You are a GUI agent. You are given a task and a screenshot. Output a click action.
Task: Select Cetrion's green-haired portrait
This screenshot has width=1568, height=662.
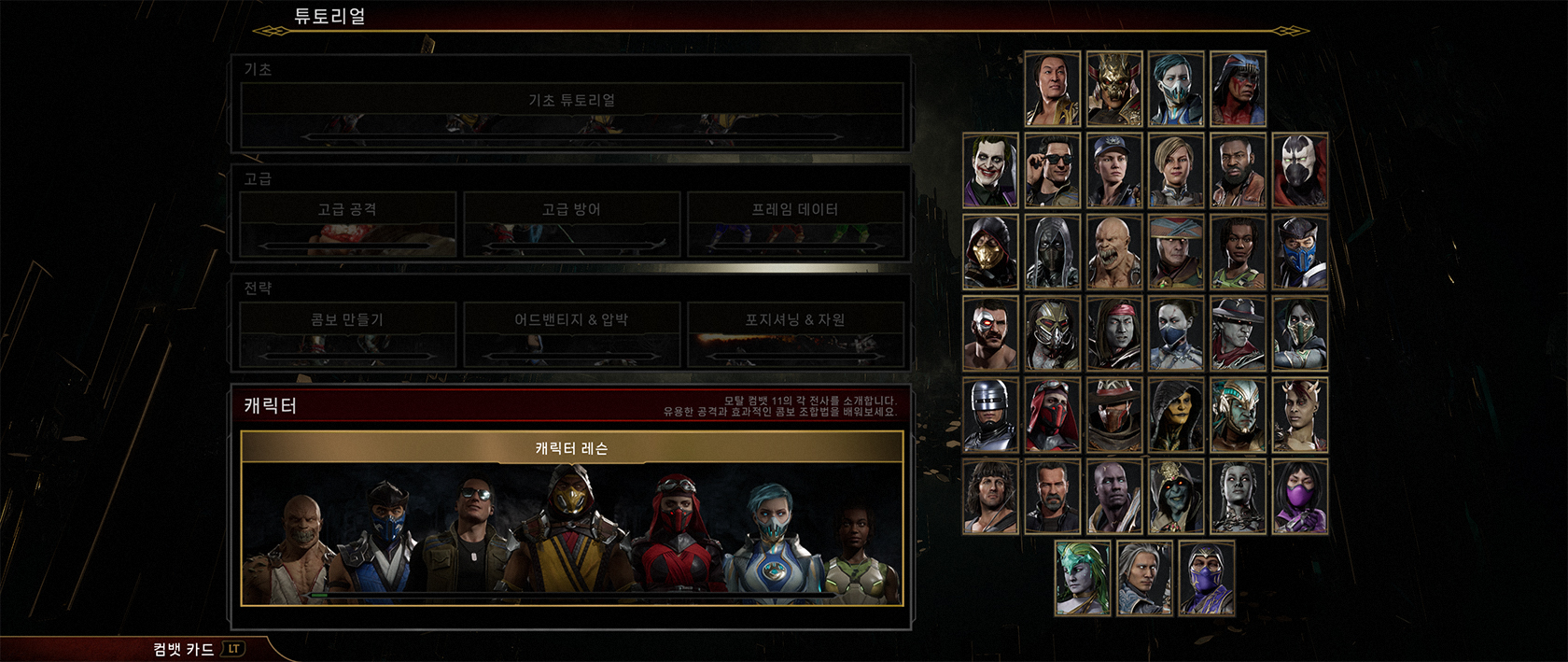(x=1083, y=578)
